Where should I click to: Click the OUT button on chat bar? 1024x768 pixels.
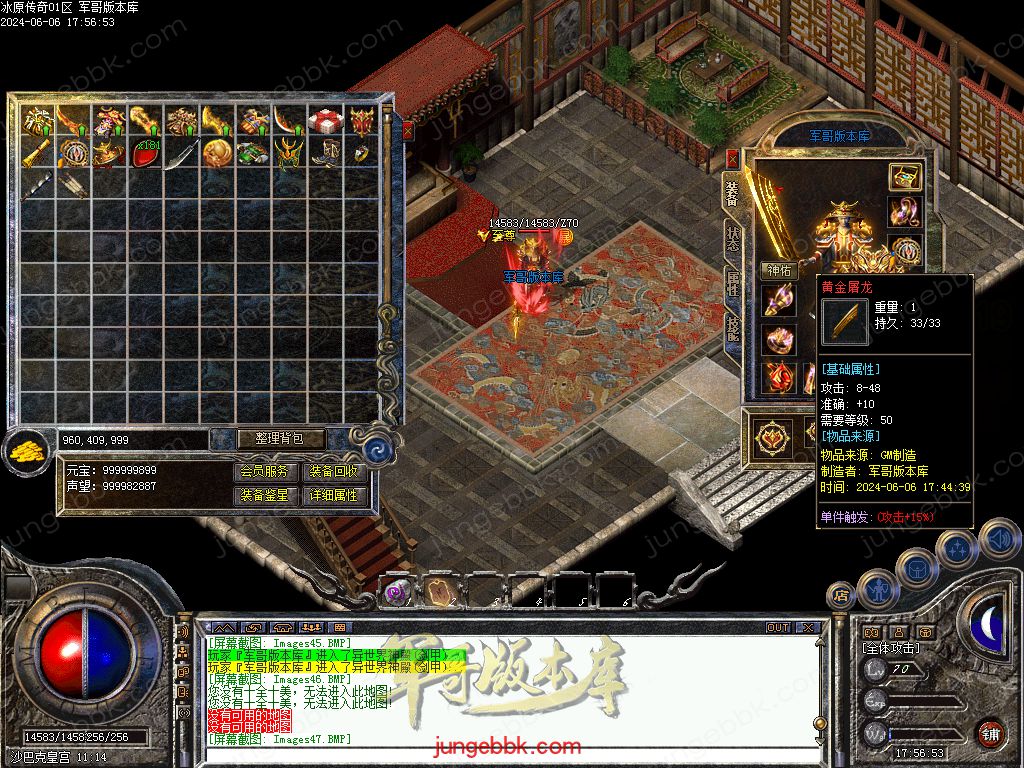[x=778, y=628]
